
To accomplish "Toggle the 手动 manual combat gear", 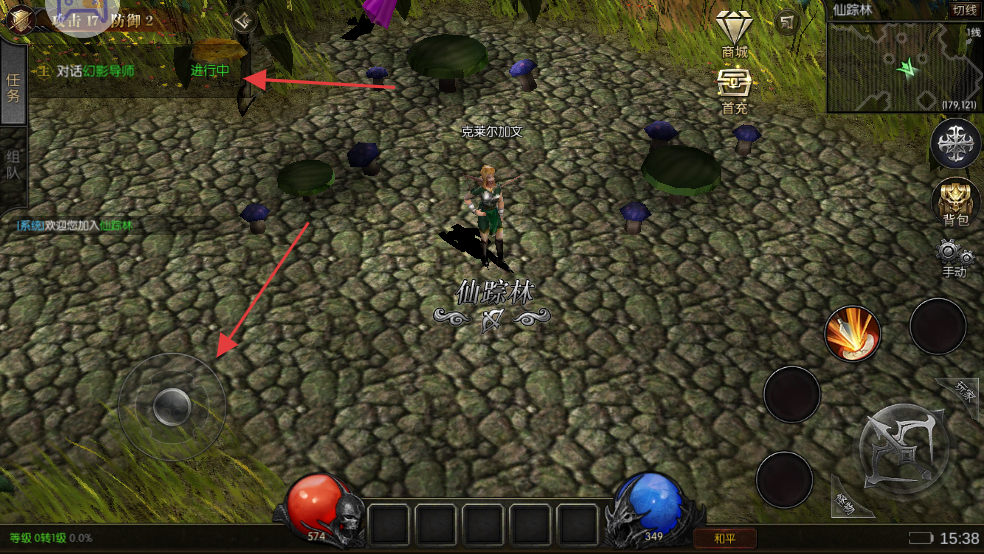I will 955,258.
